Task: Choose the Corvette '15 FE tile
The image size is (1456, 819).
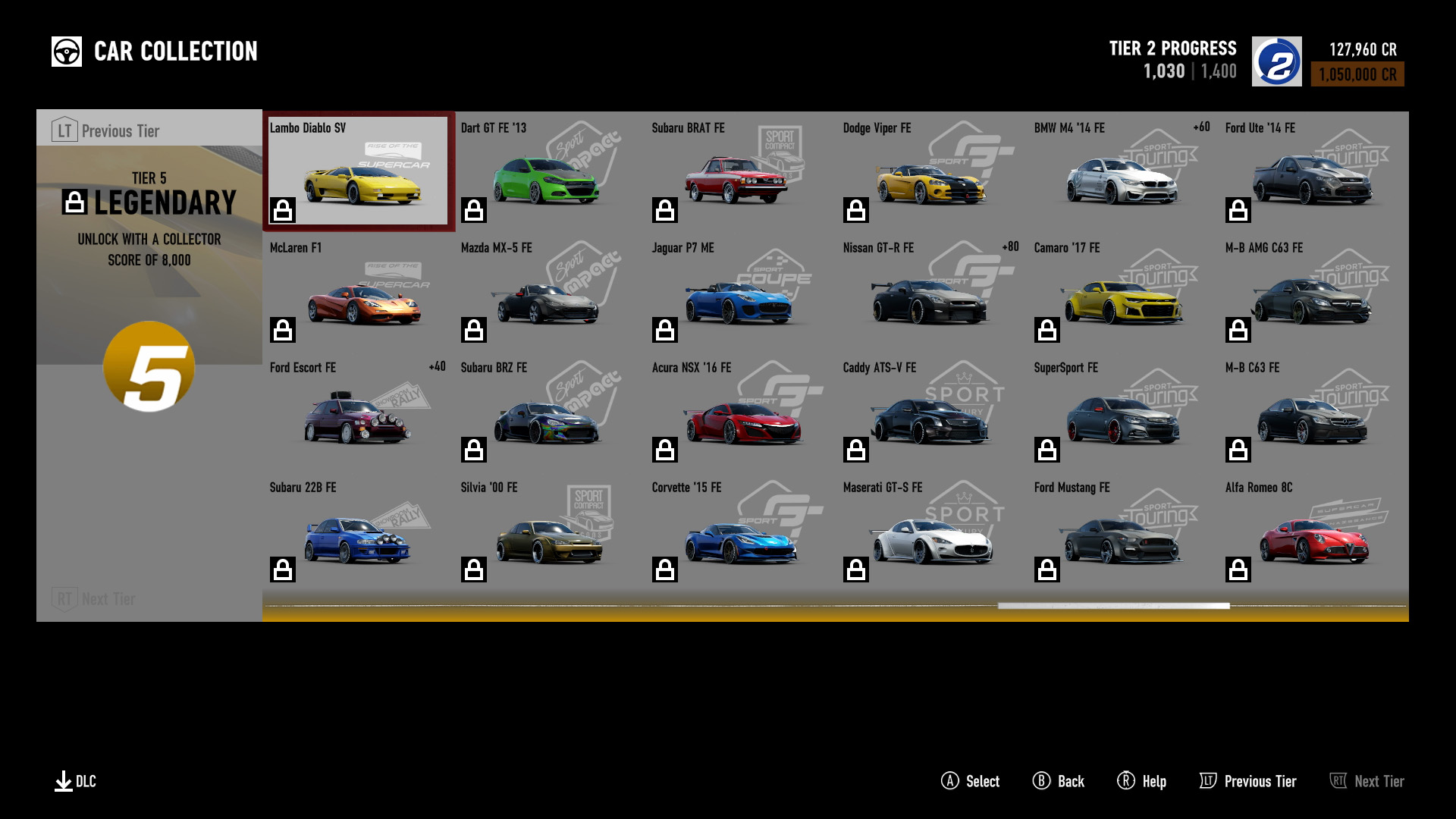Action: (x=740, y=531)
